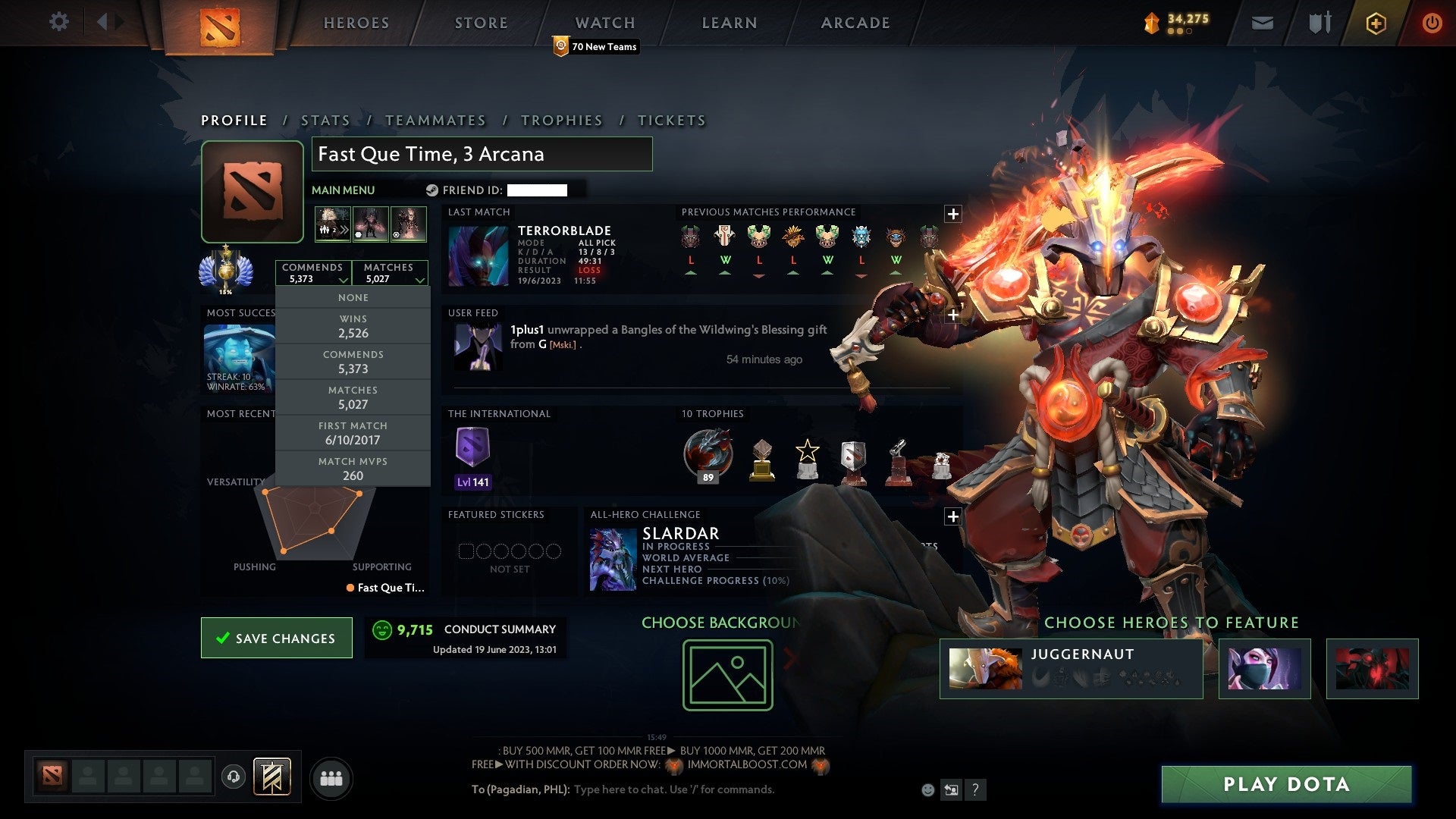Switch to the STATS tab

pyautogui.click(x=324, y=120)
